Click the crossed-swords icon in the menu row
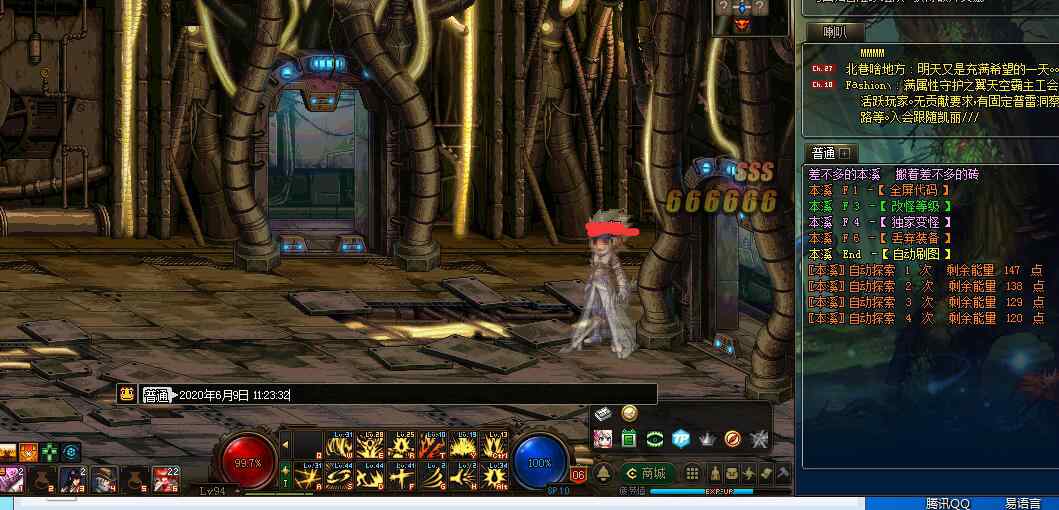 pyautogui.click(x=759, y=438)
